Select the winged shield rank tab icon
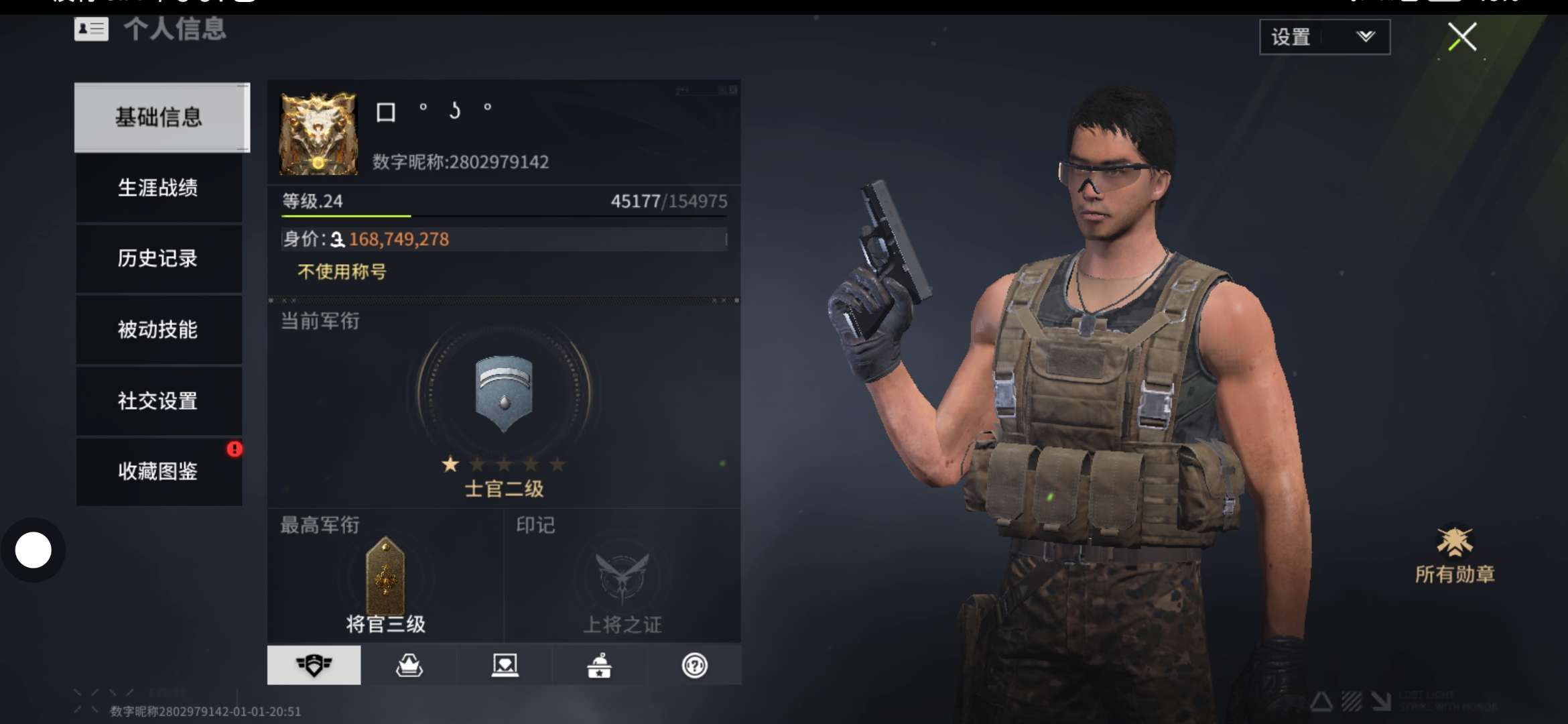The height and width of the screenshot is (724, 1568). click(x=314, y=665)
